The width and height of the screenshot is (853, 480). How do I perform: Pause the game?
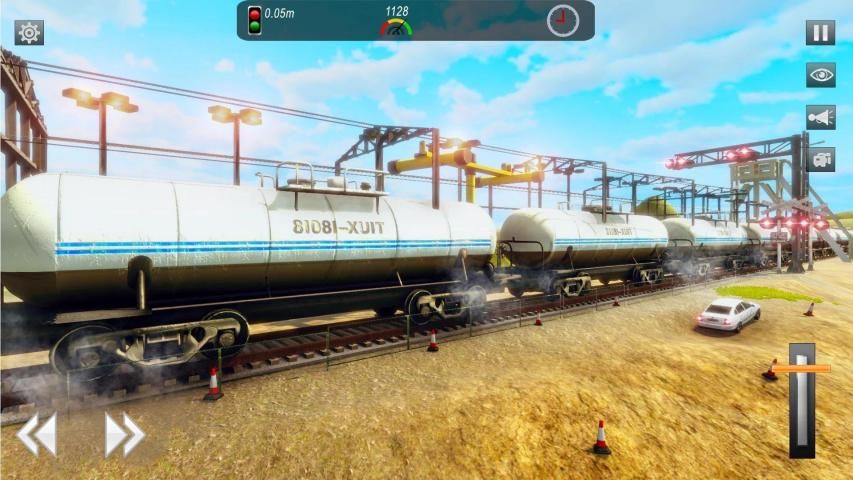[x=820, y=33]
